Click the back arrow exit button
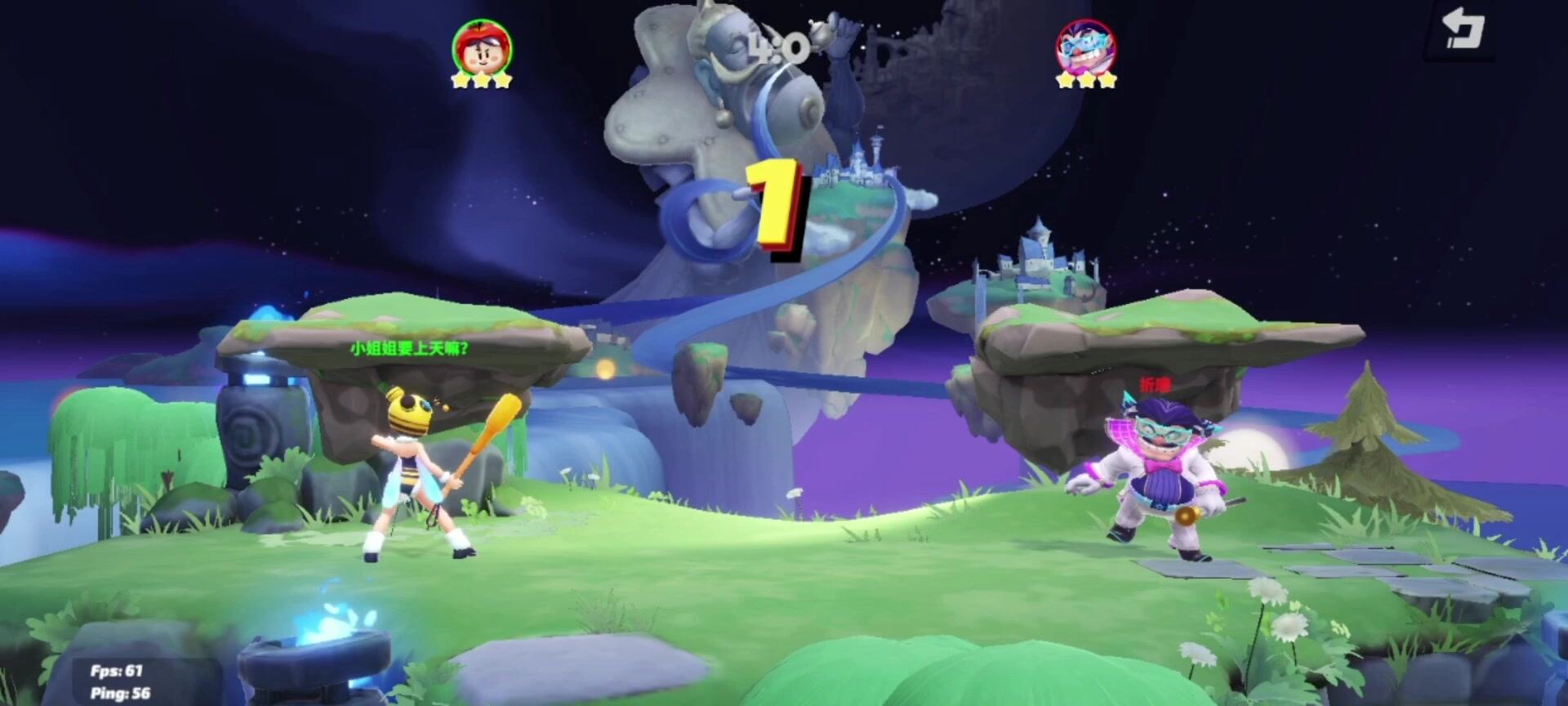The width and height of the screenshot is (1568, 706). tap(1462, 30)
